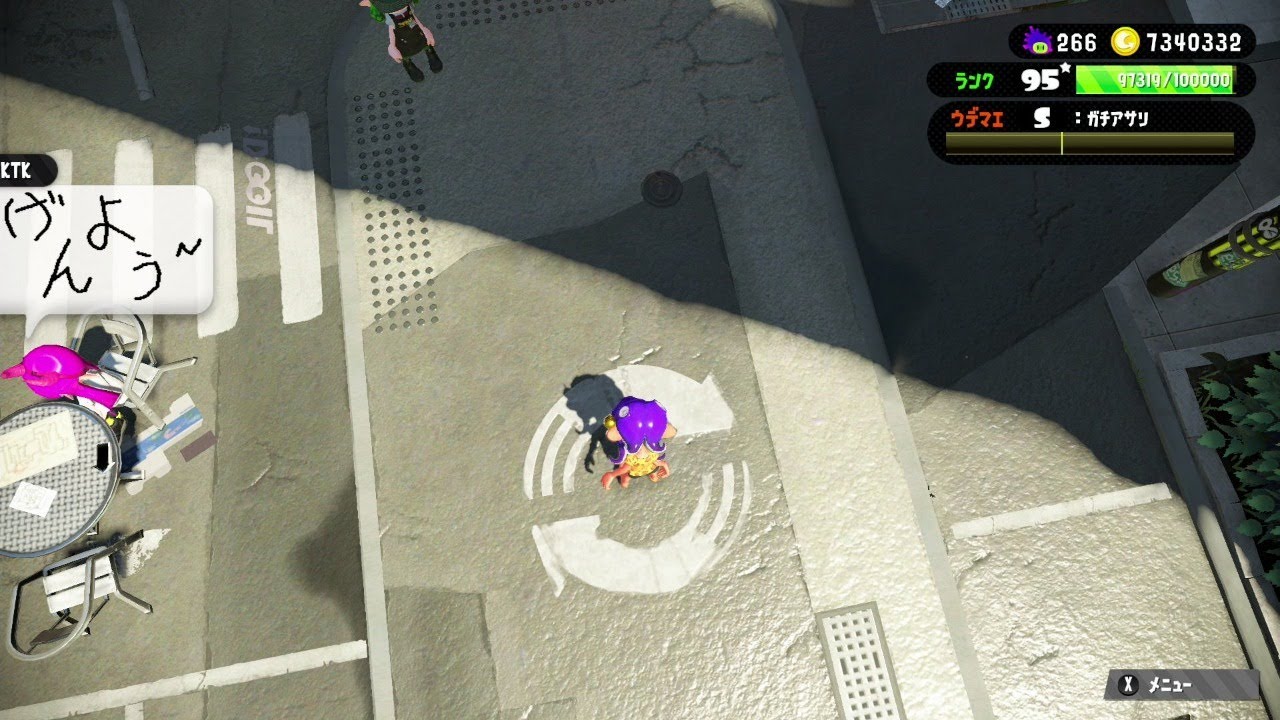Click the ウデマエ rank letter S

(x=1041, y=119)
